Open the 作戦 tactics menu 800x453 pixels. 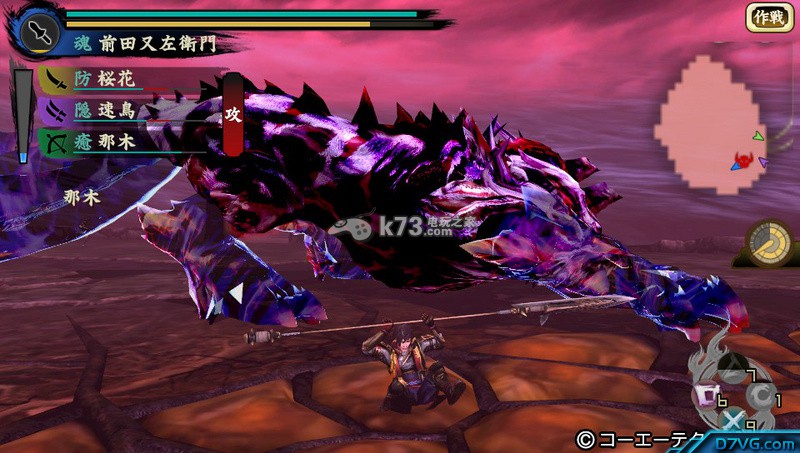coord(769,17)
